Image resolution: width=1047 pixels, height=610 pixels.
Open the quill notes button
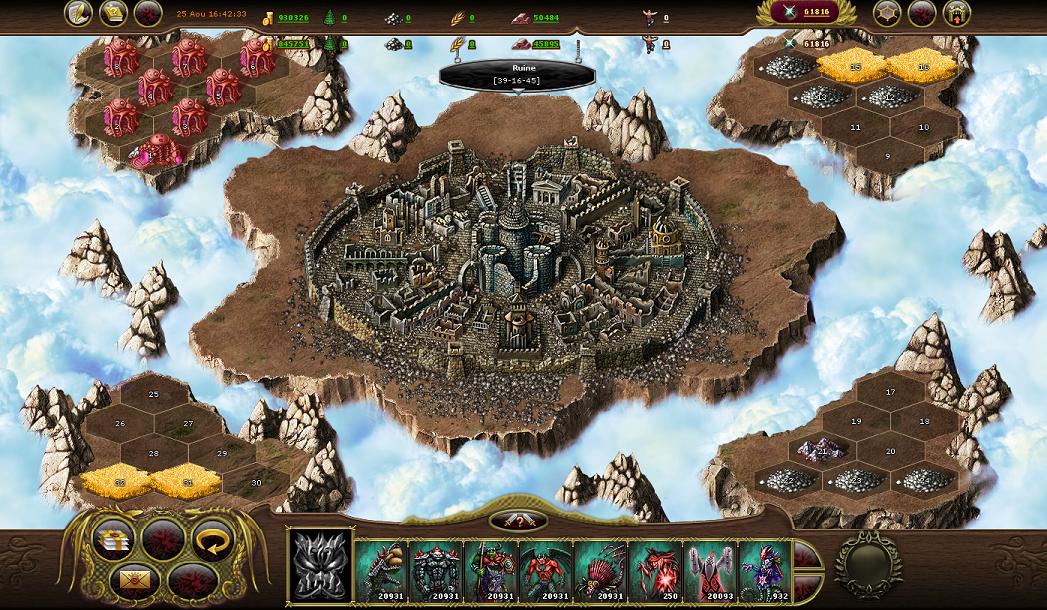coord(79,13)
